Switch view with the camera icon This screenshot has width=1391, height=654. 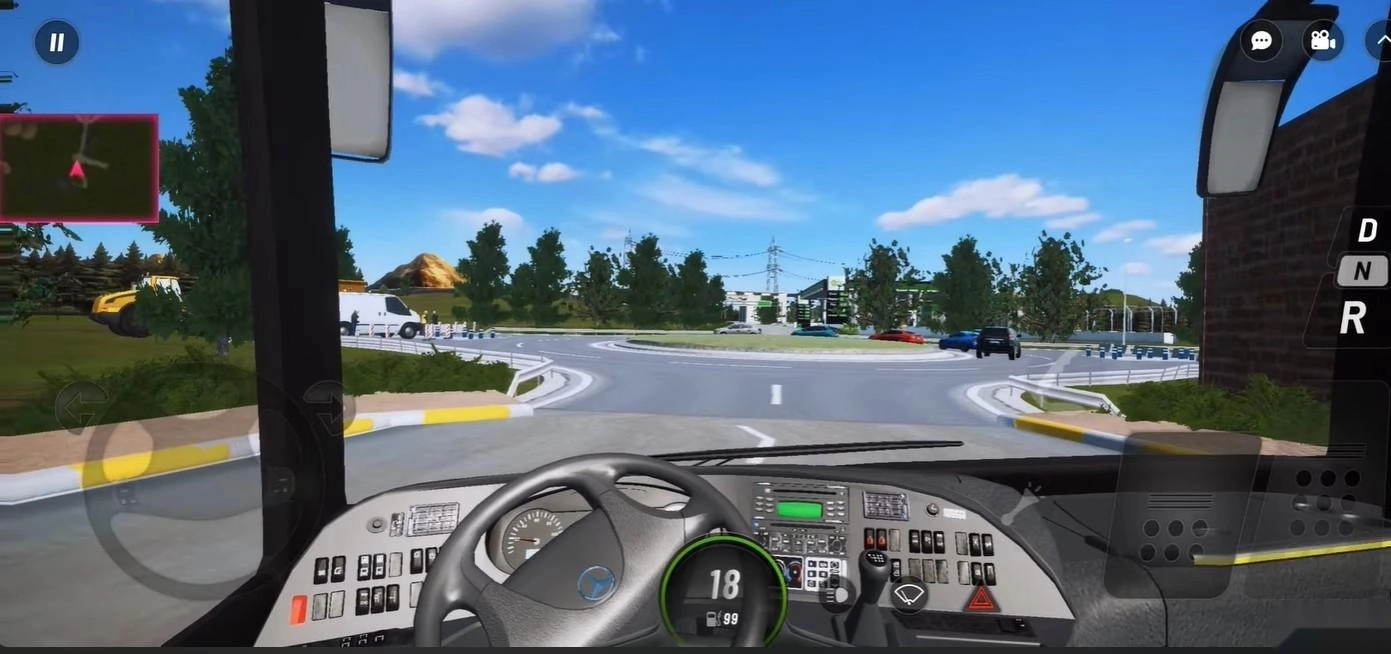coord(1322,41)
